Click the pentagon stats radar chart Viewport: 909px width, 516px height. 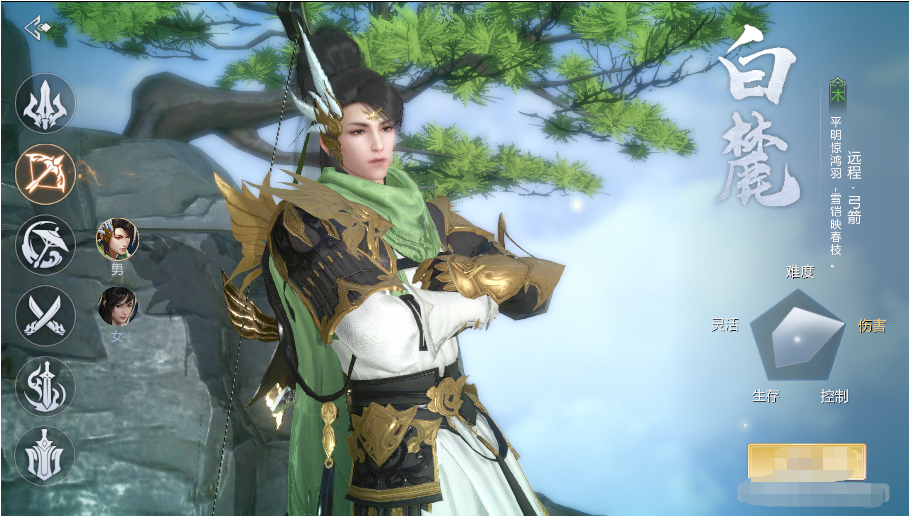[797, 336]
